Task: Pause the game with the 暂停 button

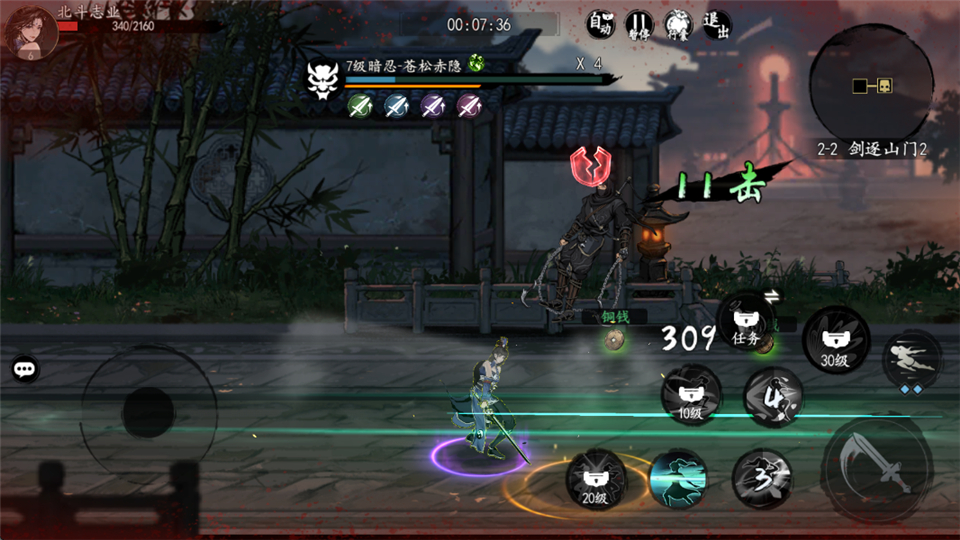Action: pos(639,24)
